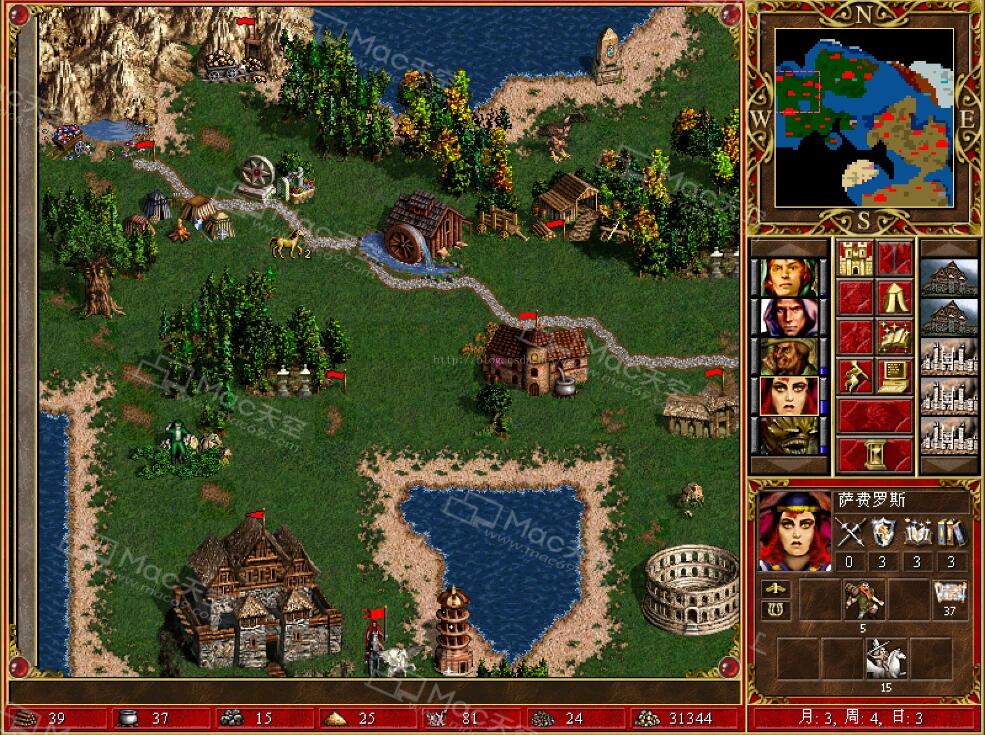Screen dimensions: 985x735
Task: Open the kingdom overview castle button
Action: tap(855, 257)
